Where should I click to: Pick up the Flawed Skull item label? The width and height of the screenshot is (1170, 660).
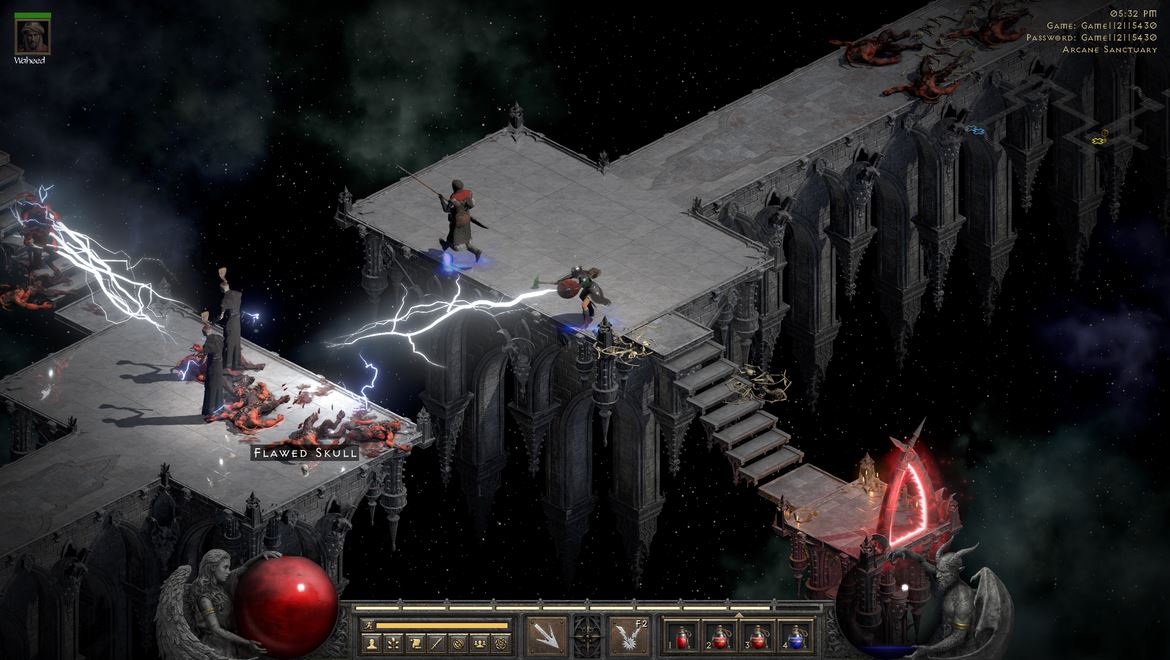(305, 453)
